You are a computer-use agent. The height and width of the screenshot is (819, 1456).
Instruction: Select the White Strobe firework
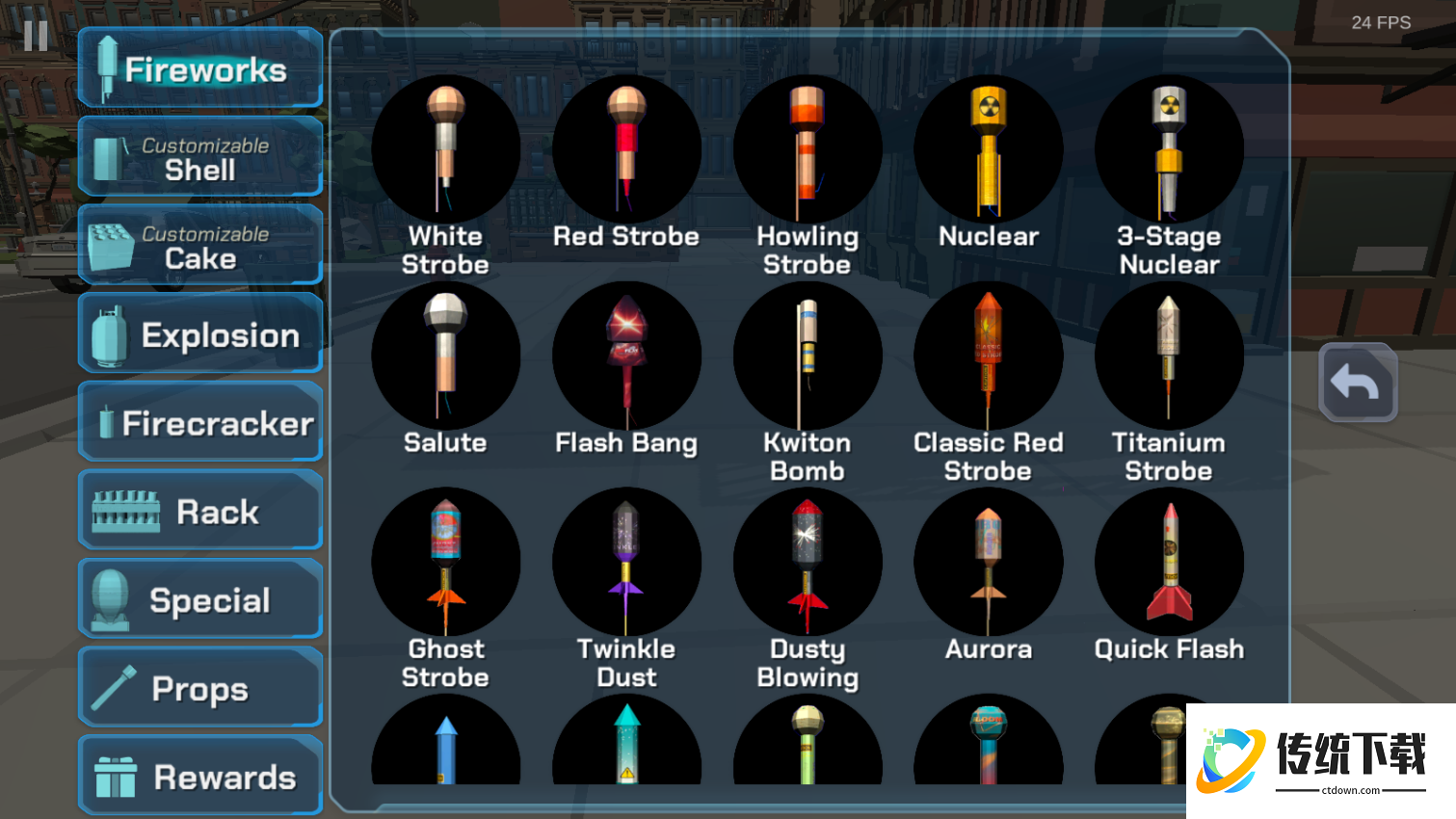[445, 150]
